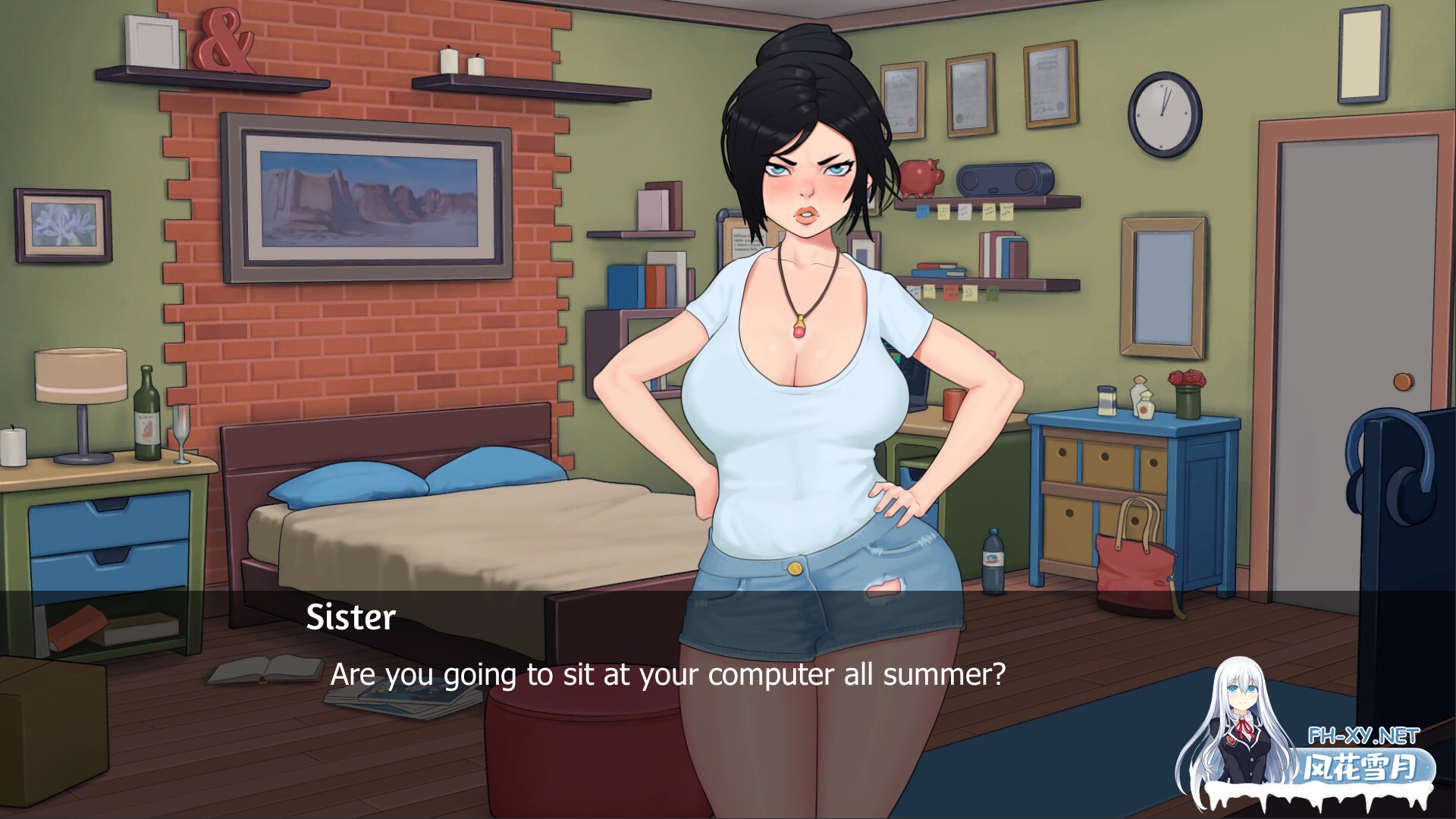This screenshot has height=819, width=1456.
Task: Click the Sister dialogue box to continue
Action: 667,673
